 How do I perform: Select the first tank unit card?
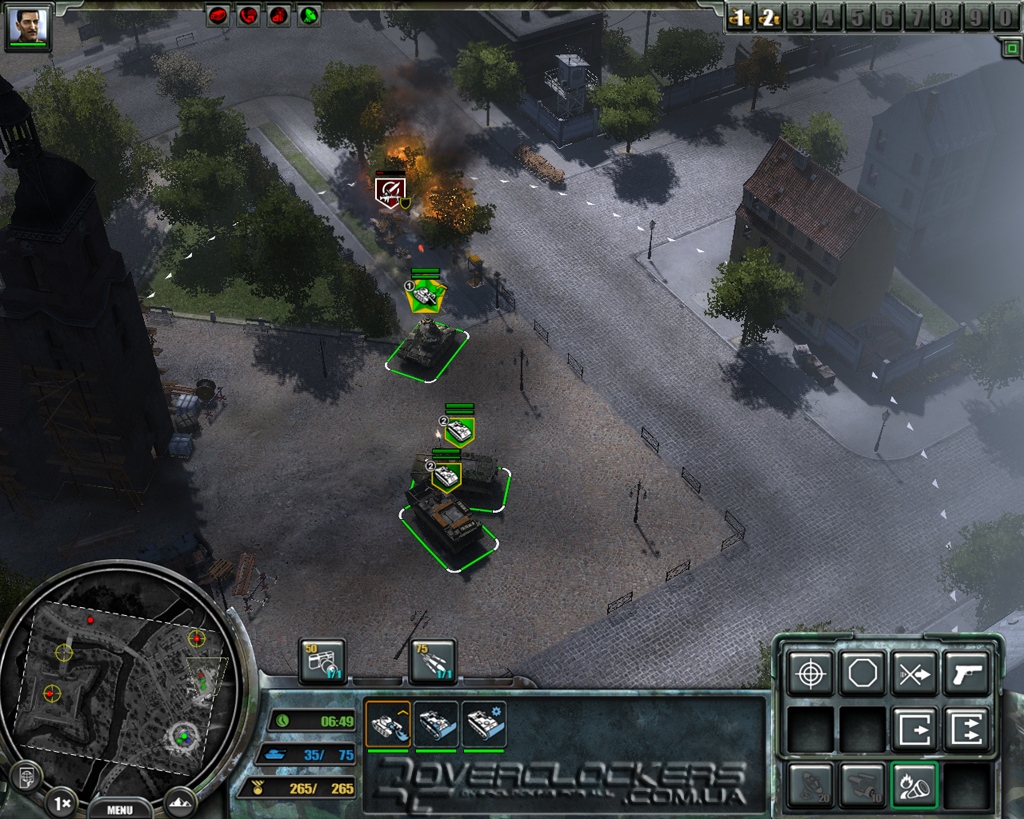point(388,724)
